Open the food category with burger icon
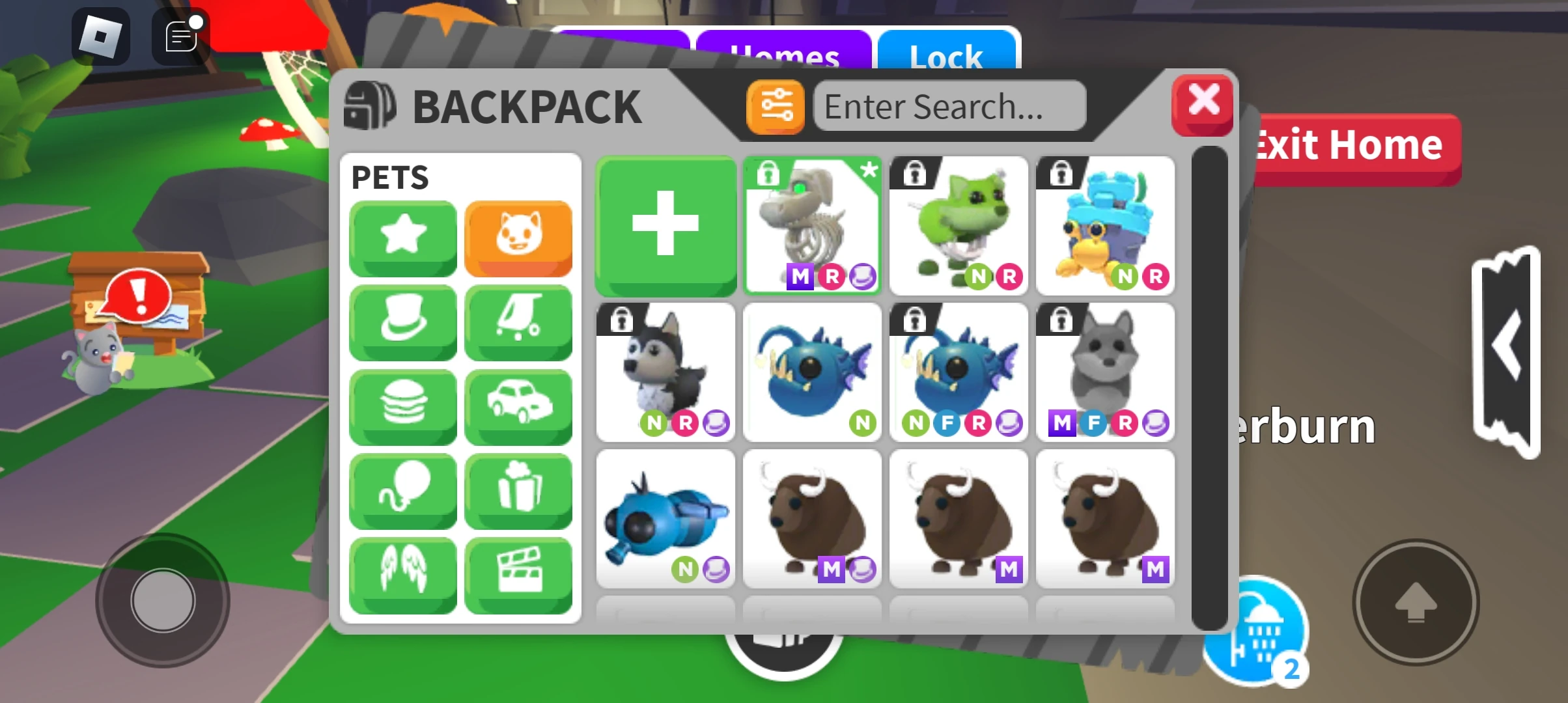This screenshot has height=703, width=1568. tap(402, 407)
